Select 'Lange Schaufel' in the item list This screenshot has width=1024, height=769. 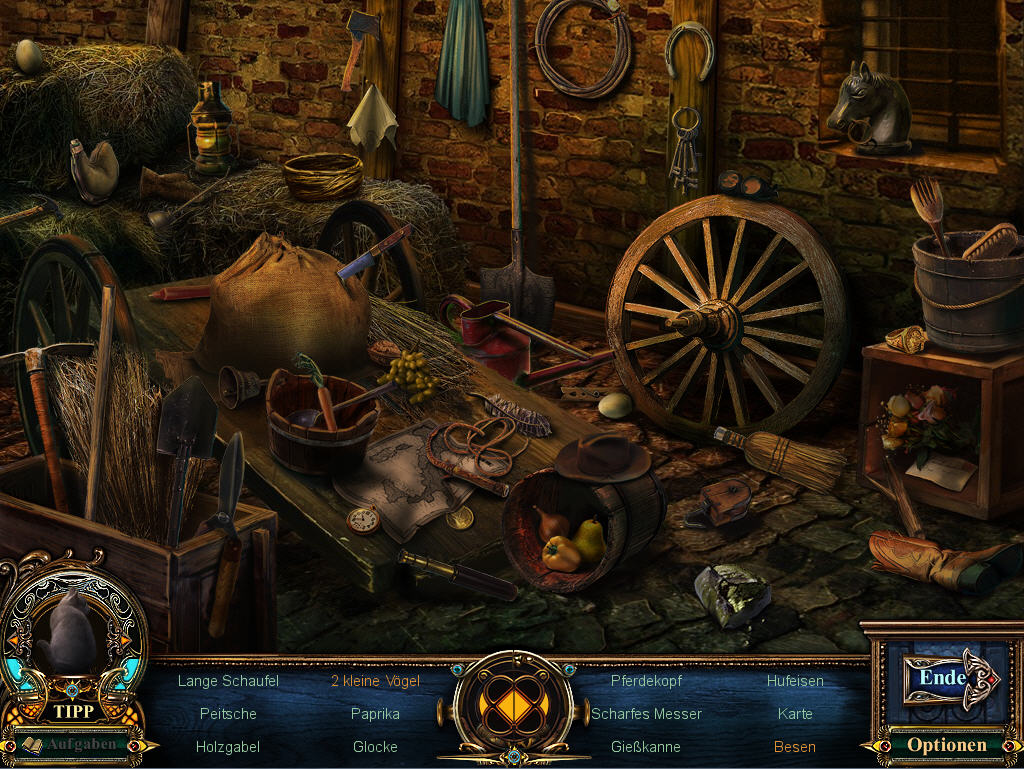tap(228, 681)
